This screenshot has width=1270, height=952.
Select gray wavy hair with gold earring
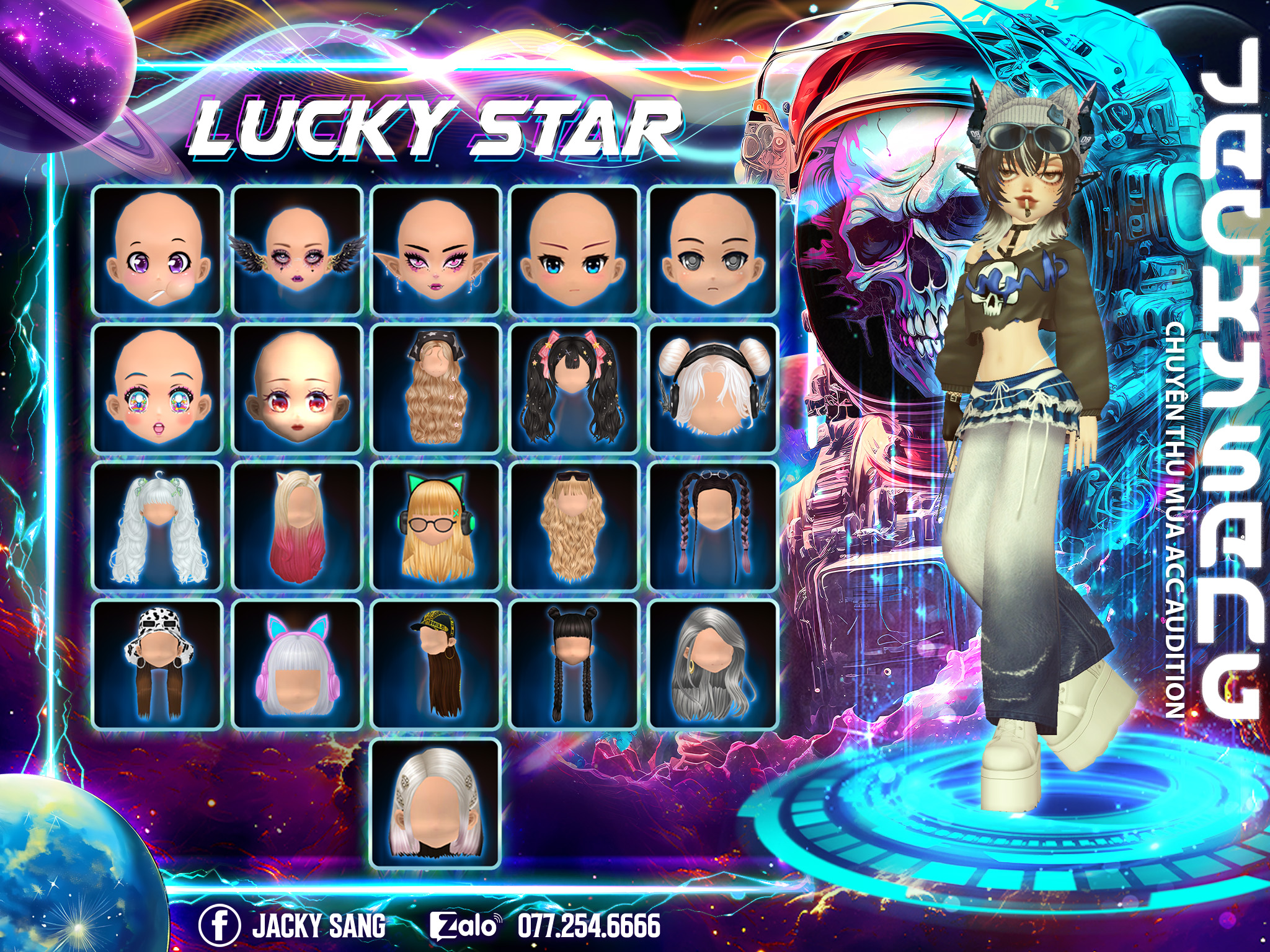(713, 665)
